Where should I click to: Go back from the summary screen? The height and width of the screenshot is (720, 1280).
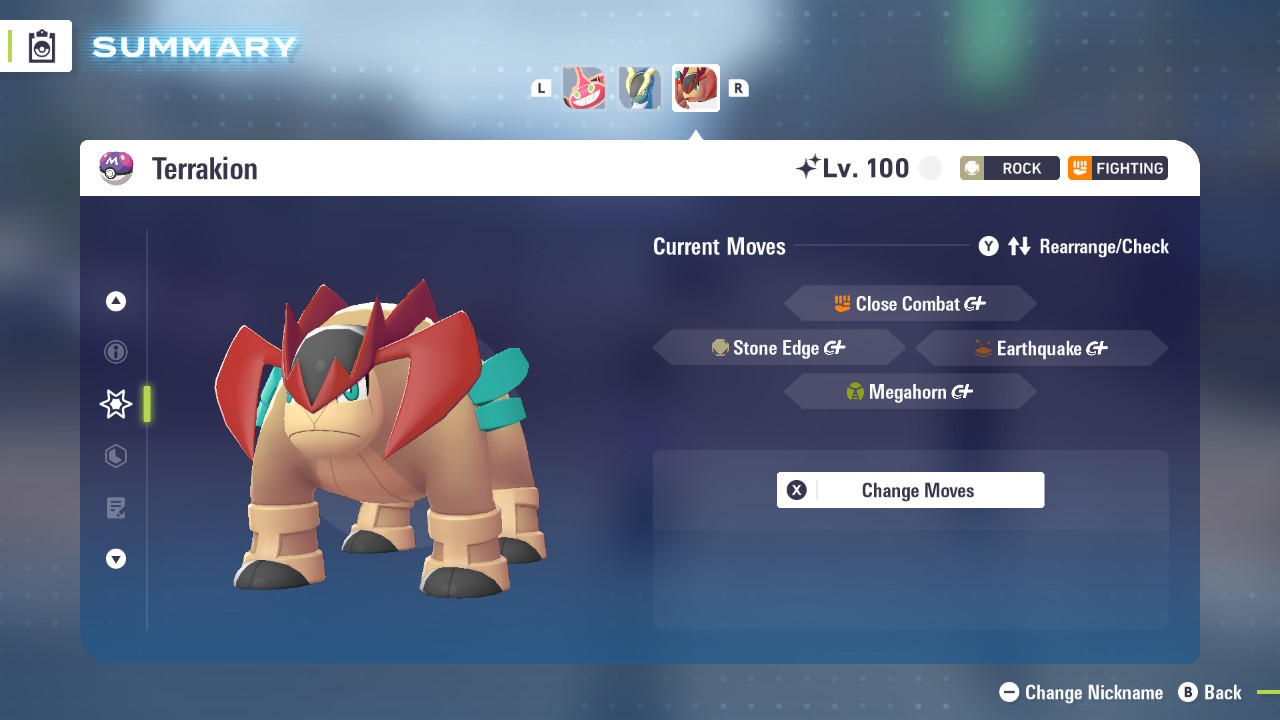1210,692
